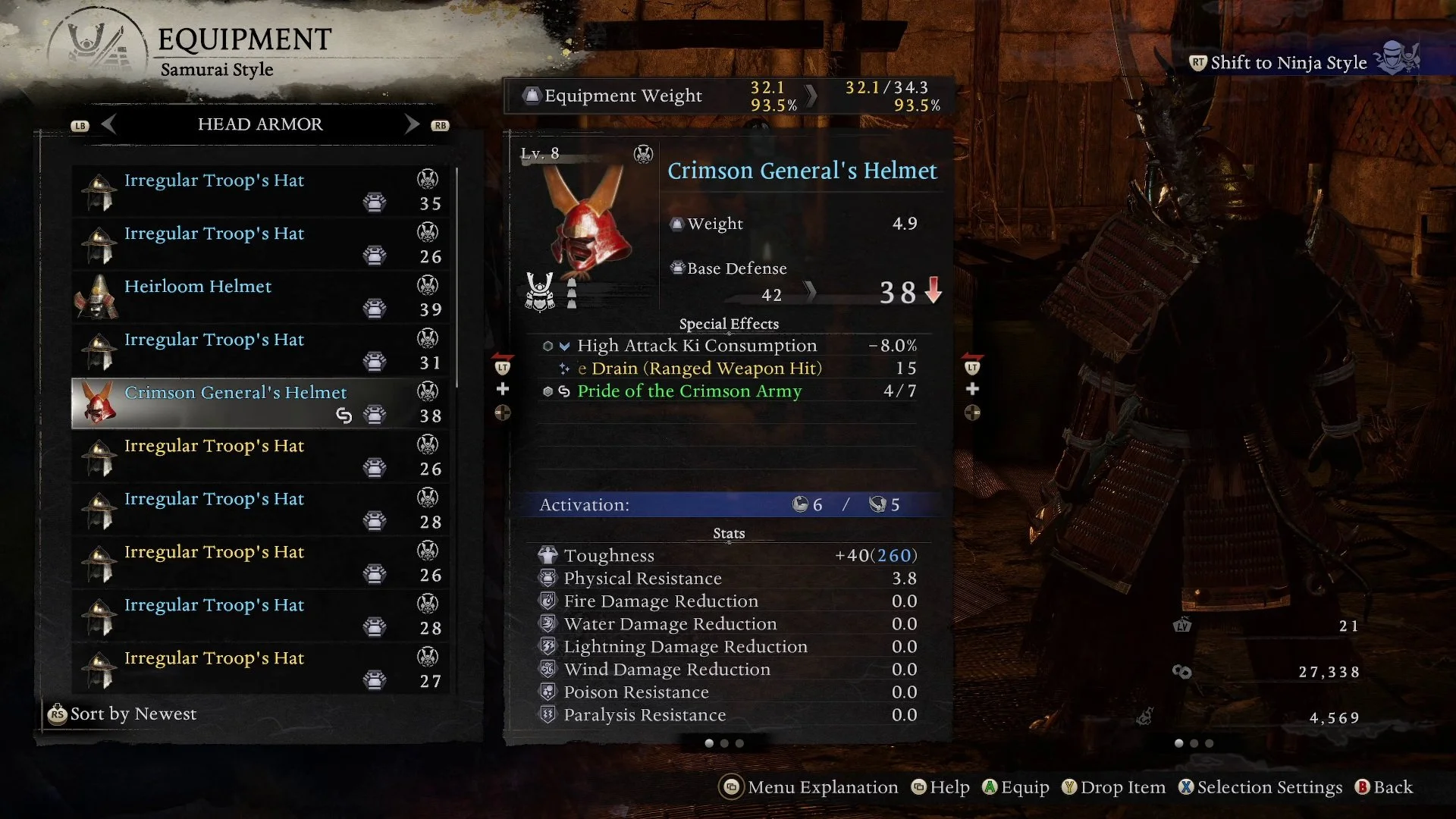Choose Drop Item at the bottom

coord(1113,788)
